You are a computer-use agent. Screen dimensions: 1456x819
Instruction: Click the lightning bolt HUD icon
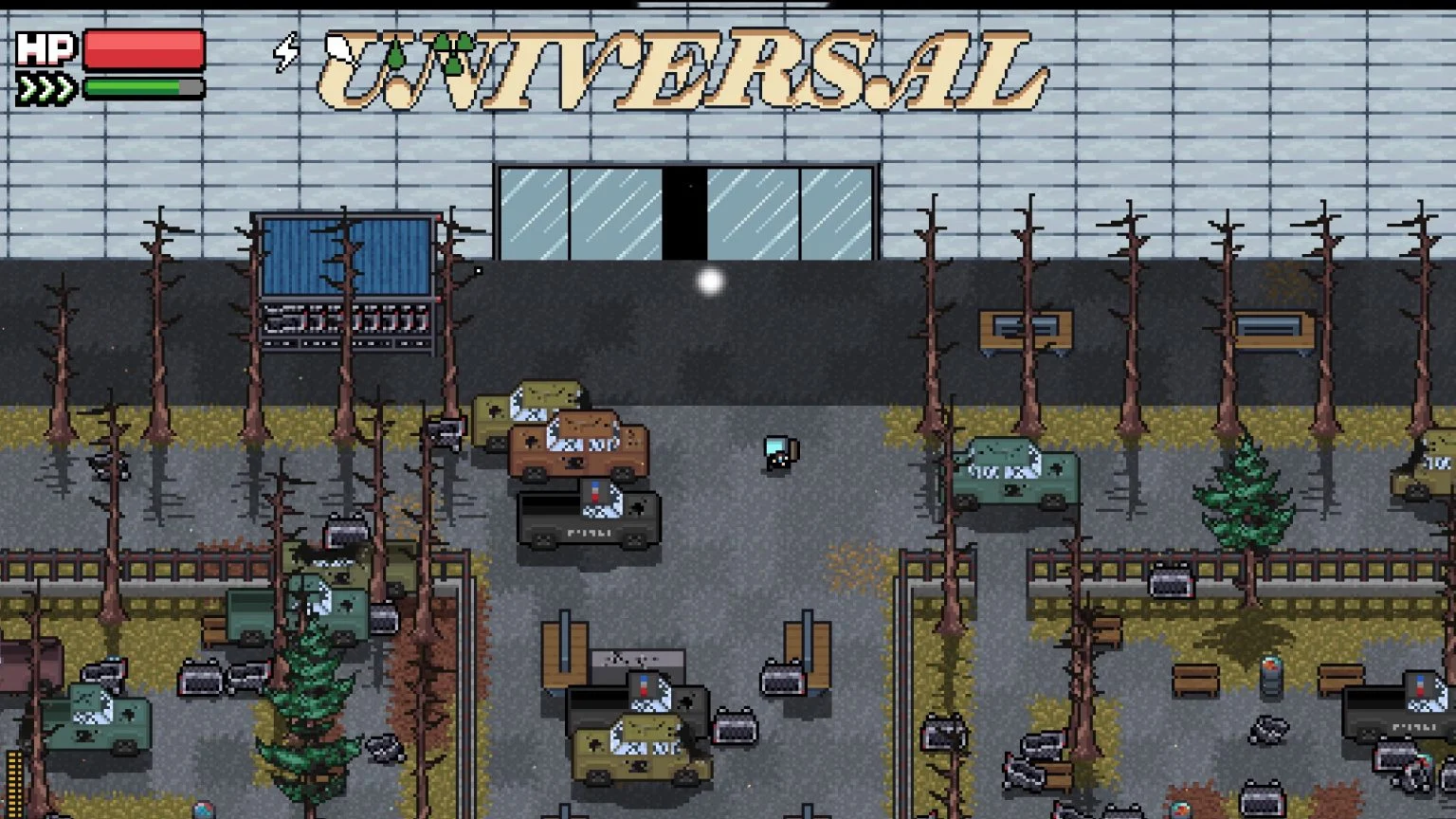click(x=285, y=52)
